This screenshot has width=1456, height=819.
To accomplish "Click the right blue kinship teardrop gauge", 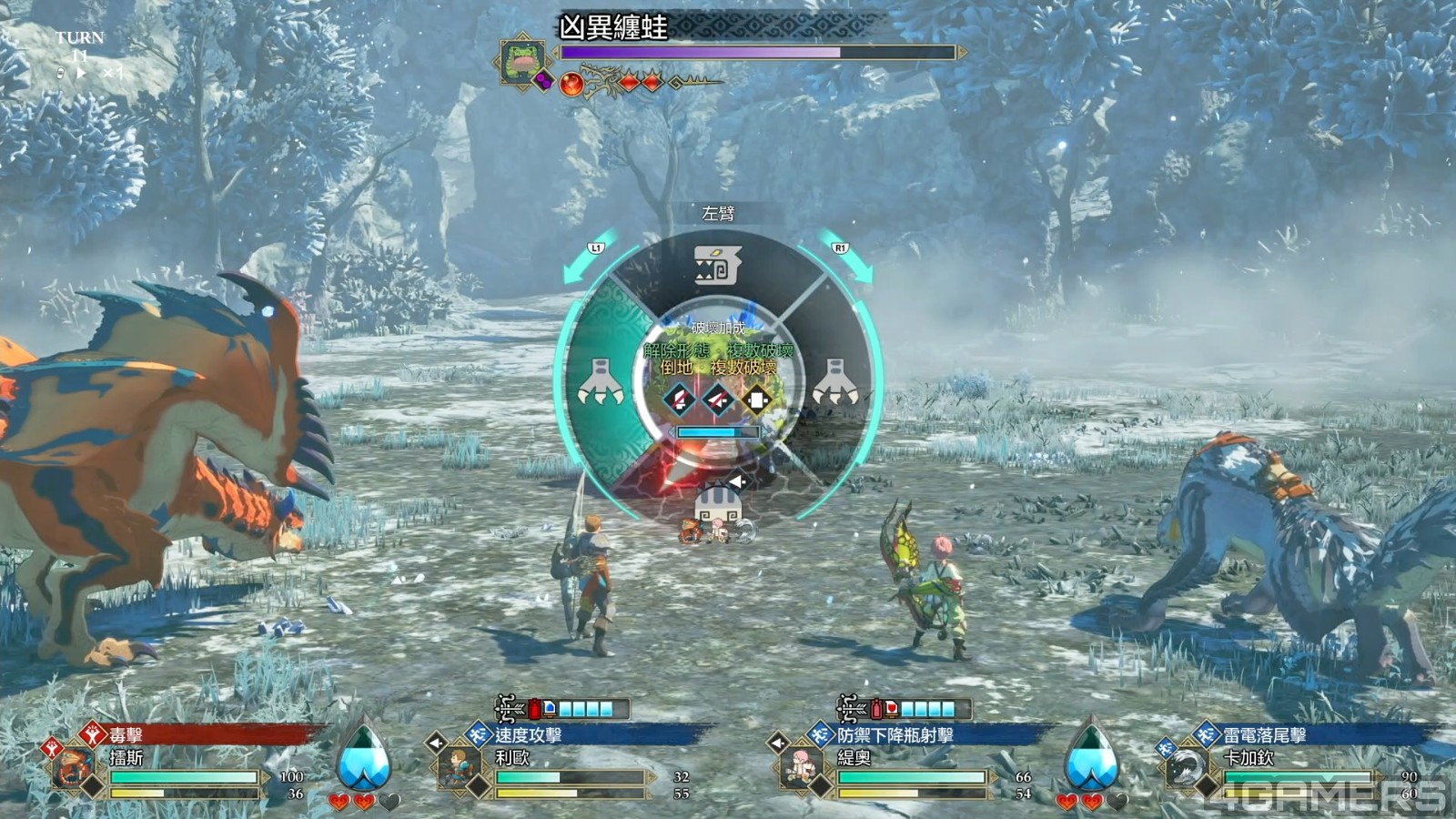I will tap(1091, 756).
